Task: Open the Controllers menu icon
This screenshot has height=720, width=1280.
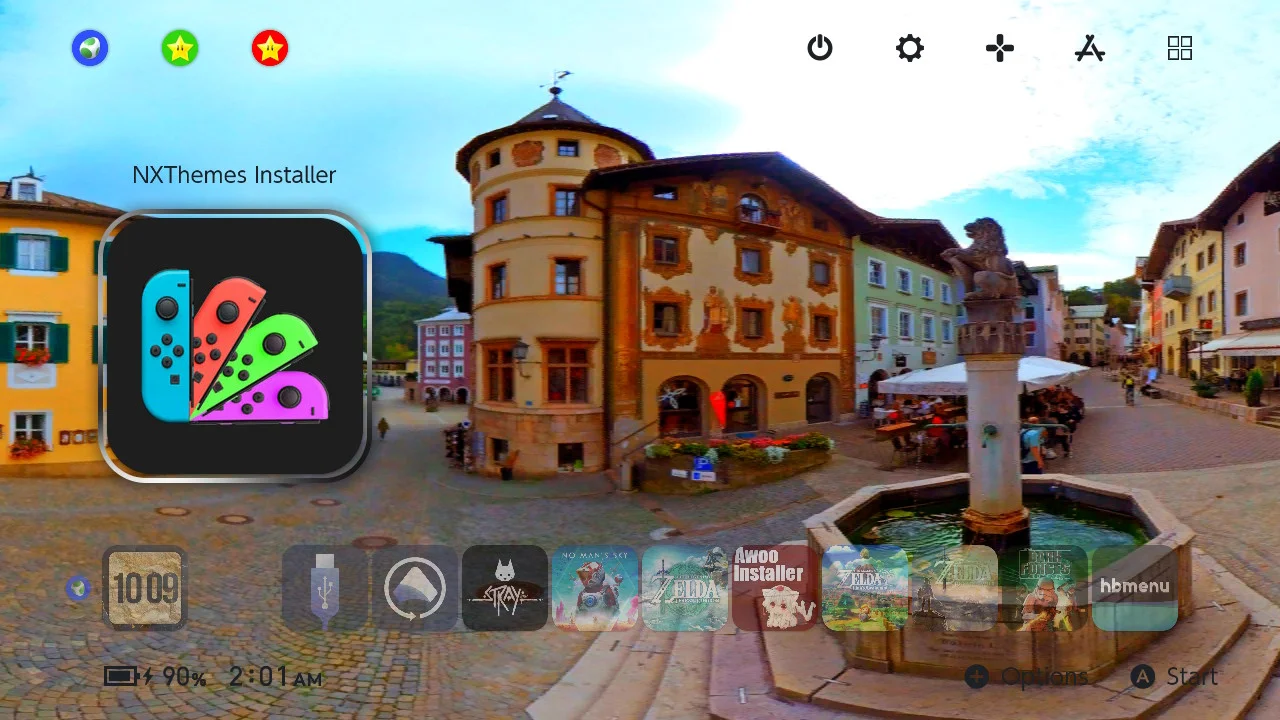Action: [x=999, y=48]
